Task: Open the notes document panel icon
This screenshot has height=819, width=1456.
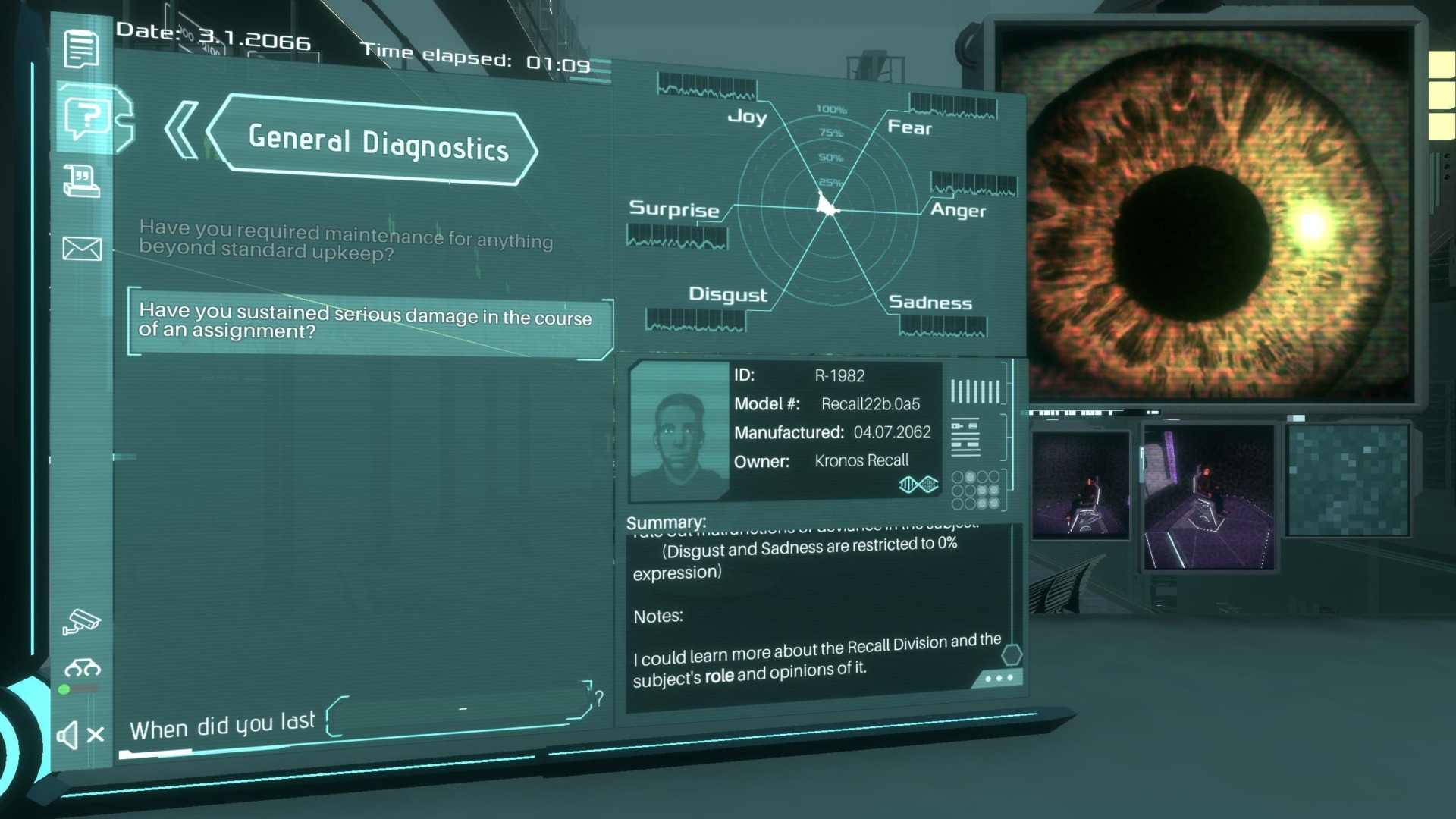Action: point(82,49)
